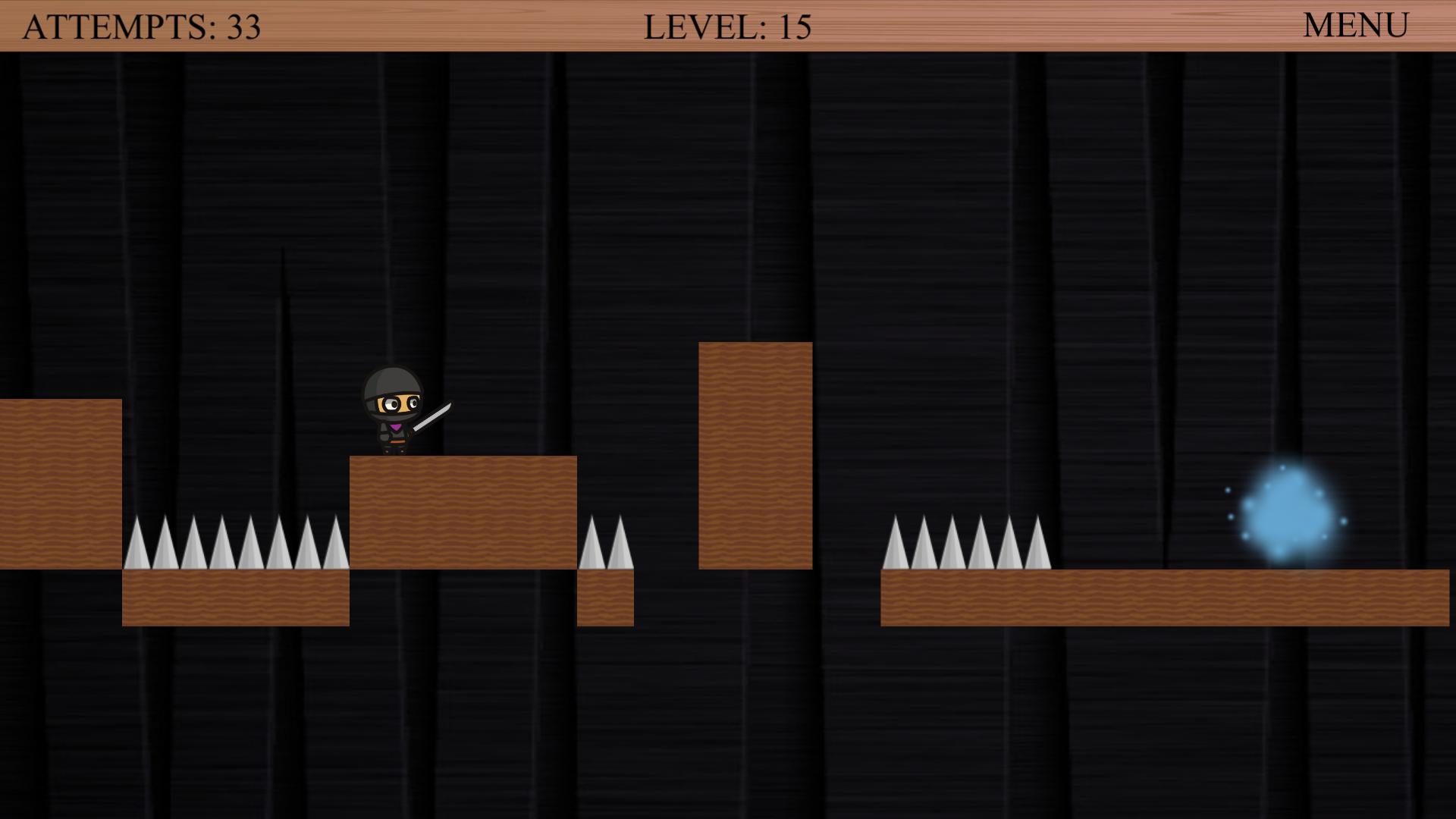
Task: Click the tall brown pillar obstacle
Action: pos(755,455)
